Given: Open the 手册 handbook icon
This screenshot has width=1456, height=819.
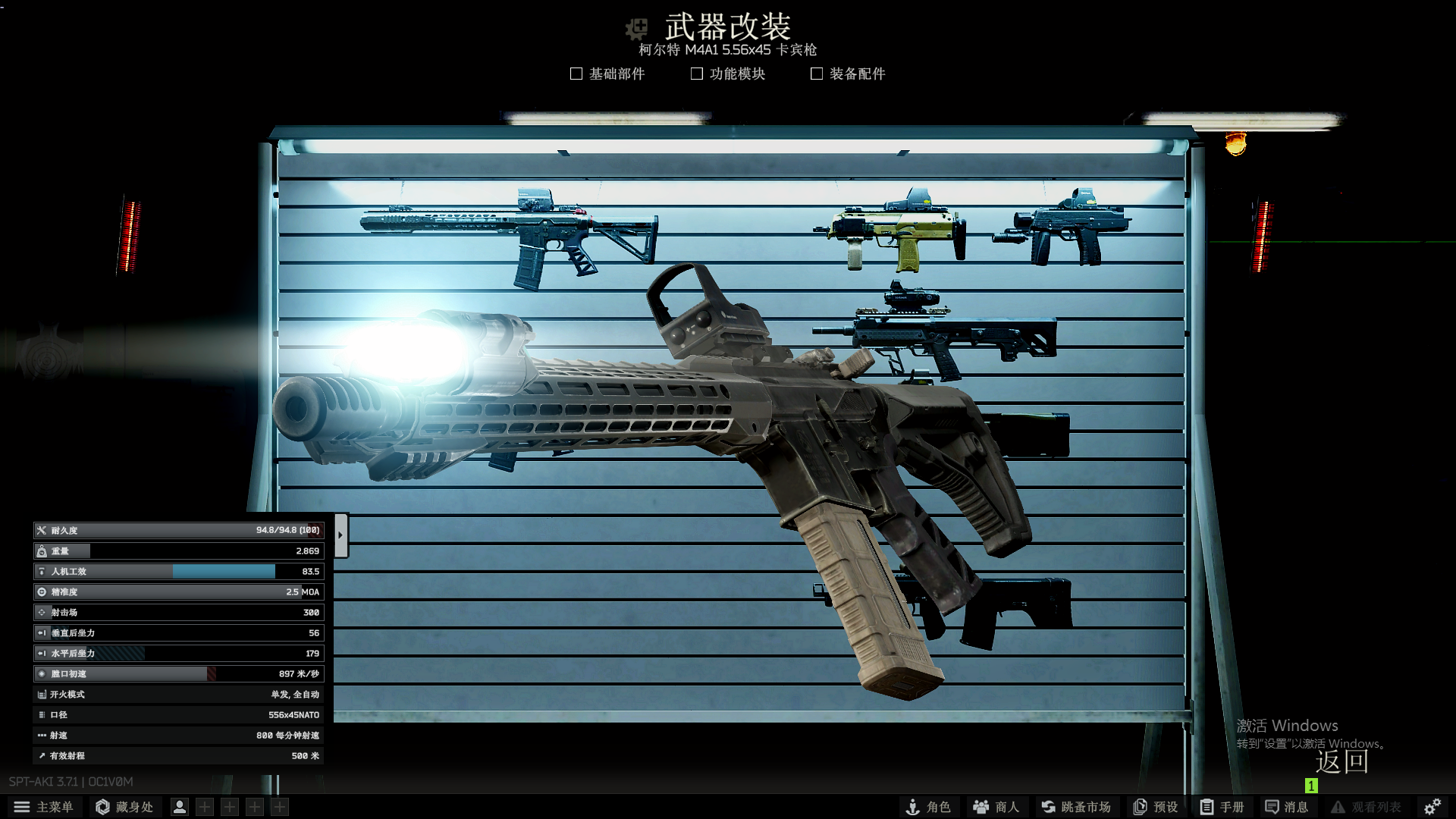Looking at the screenshot, I should (x=1221, y=806).
